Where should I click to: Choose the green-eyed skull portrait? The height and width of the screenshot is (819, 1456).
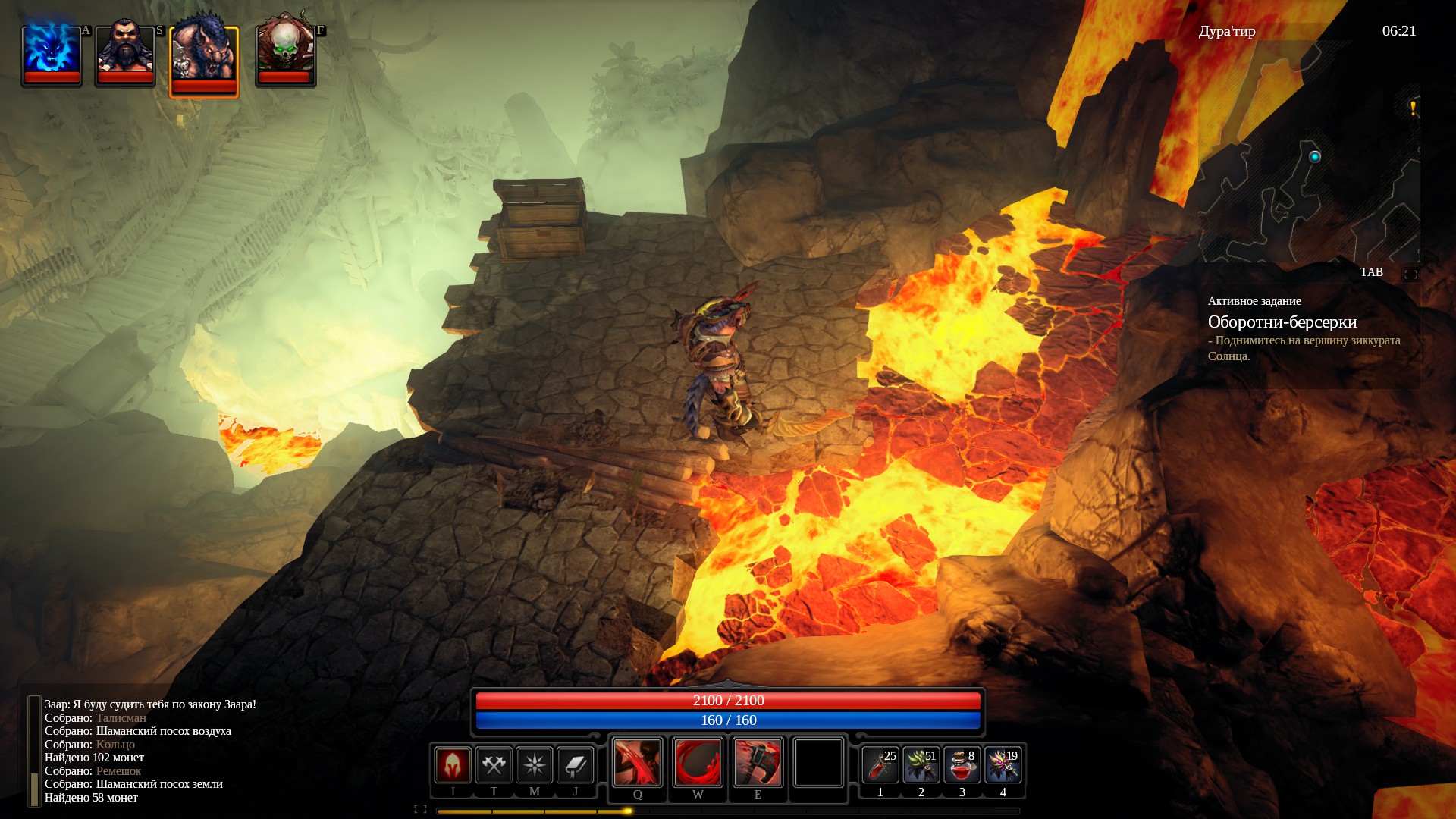pos(284,53)
